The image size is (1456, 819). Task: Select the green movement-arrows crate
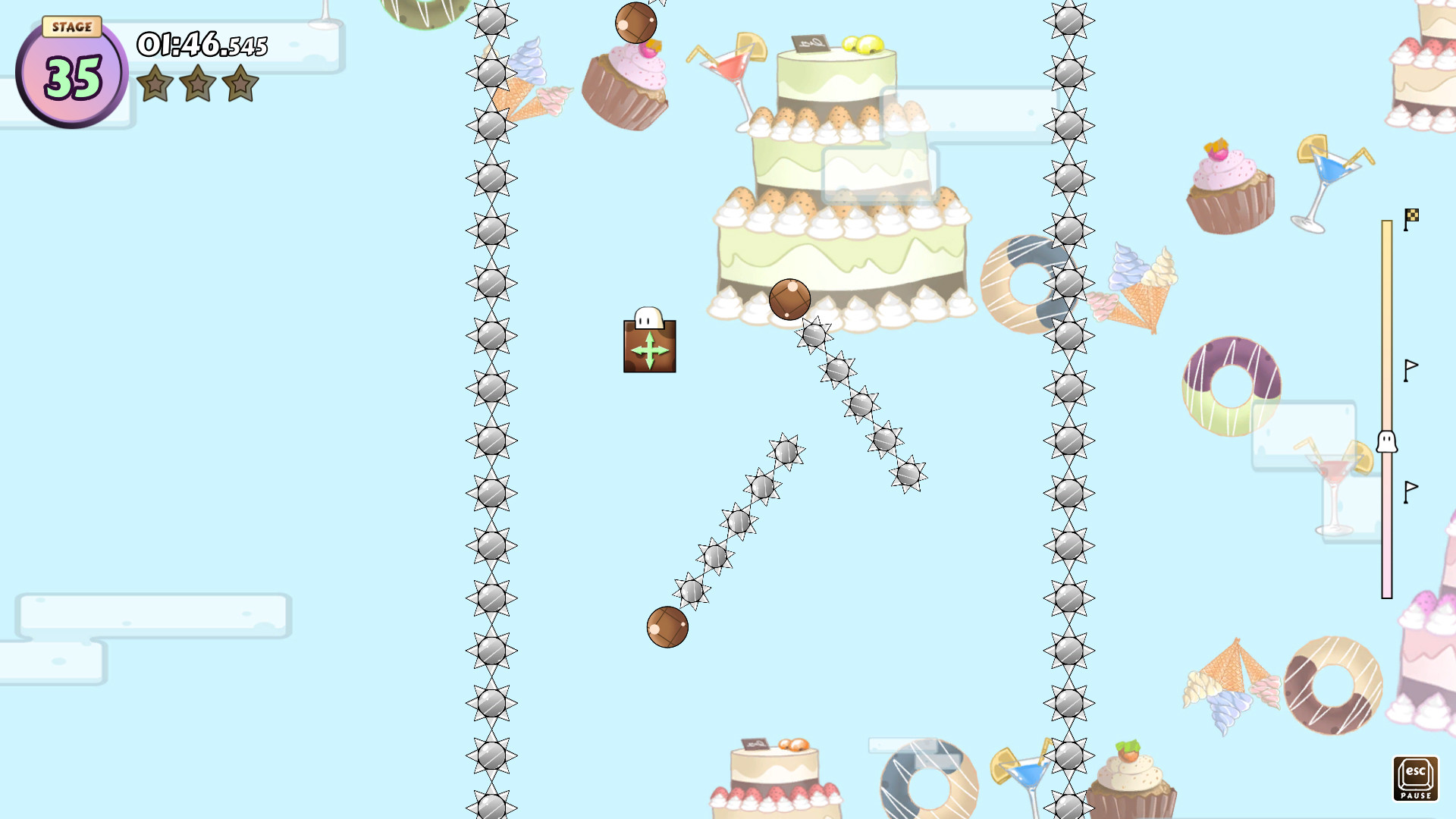click(x=648, y=346)
